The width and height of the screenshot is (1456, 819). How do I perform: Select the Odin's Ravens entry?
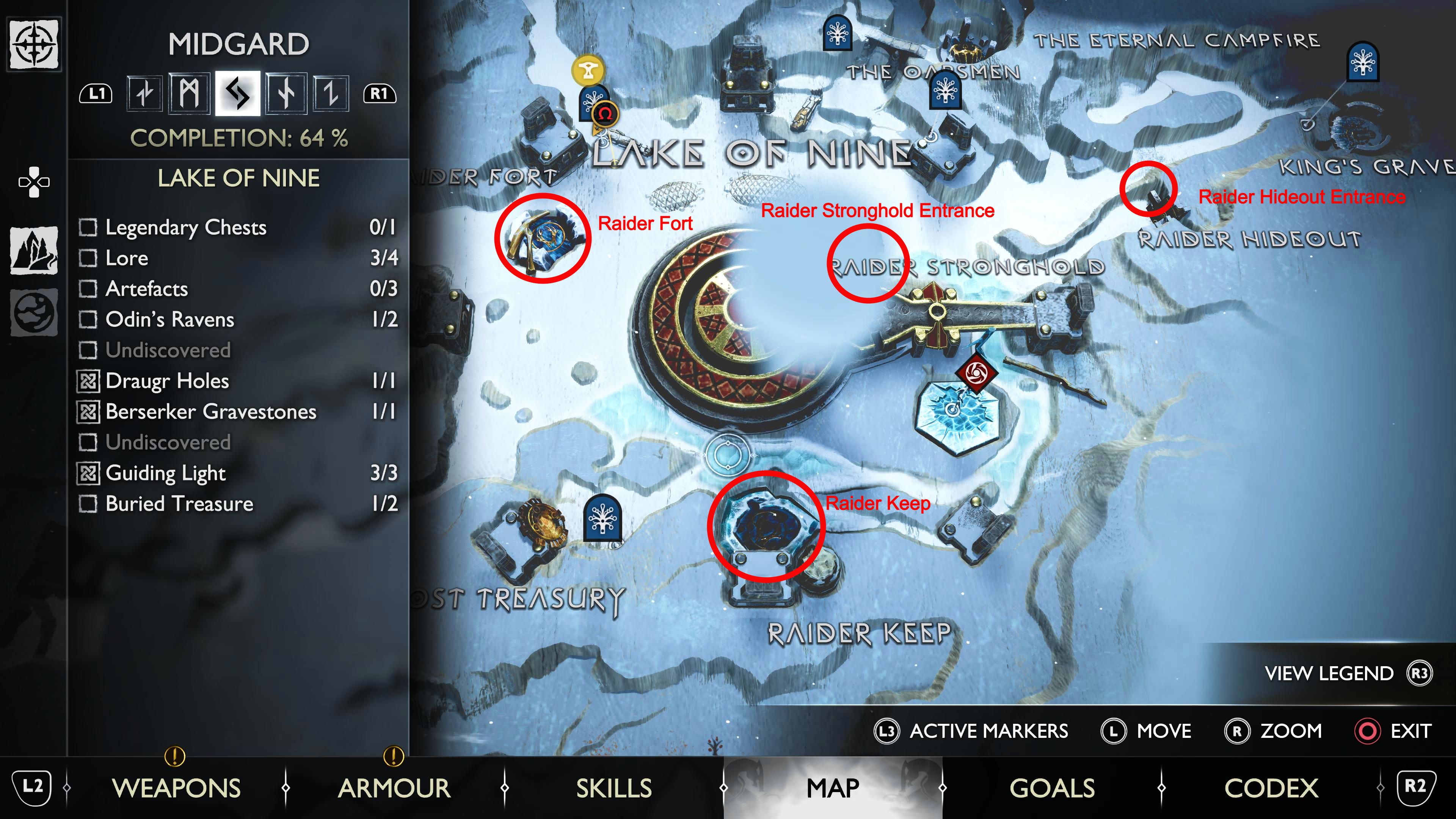(x=237, y=319)
